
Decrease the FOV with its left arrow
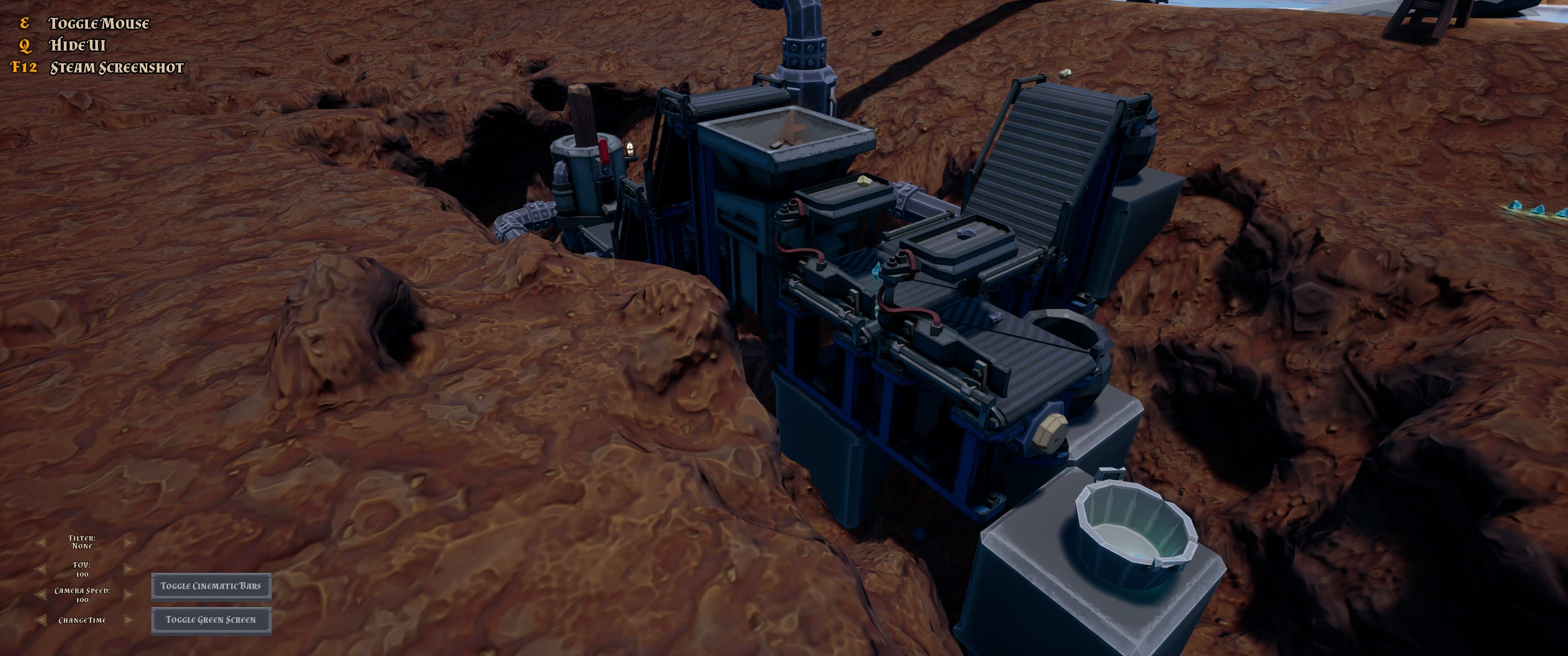pyautogui.click(x=41, y=569)
